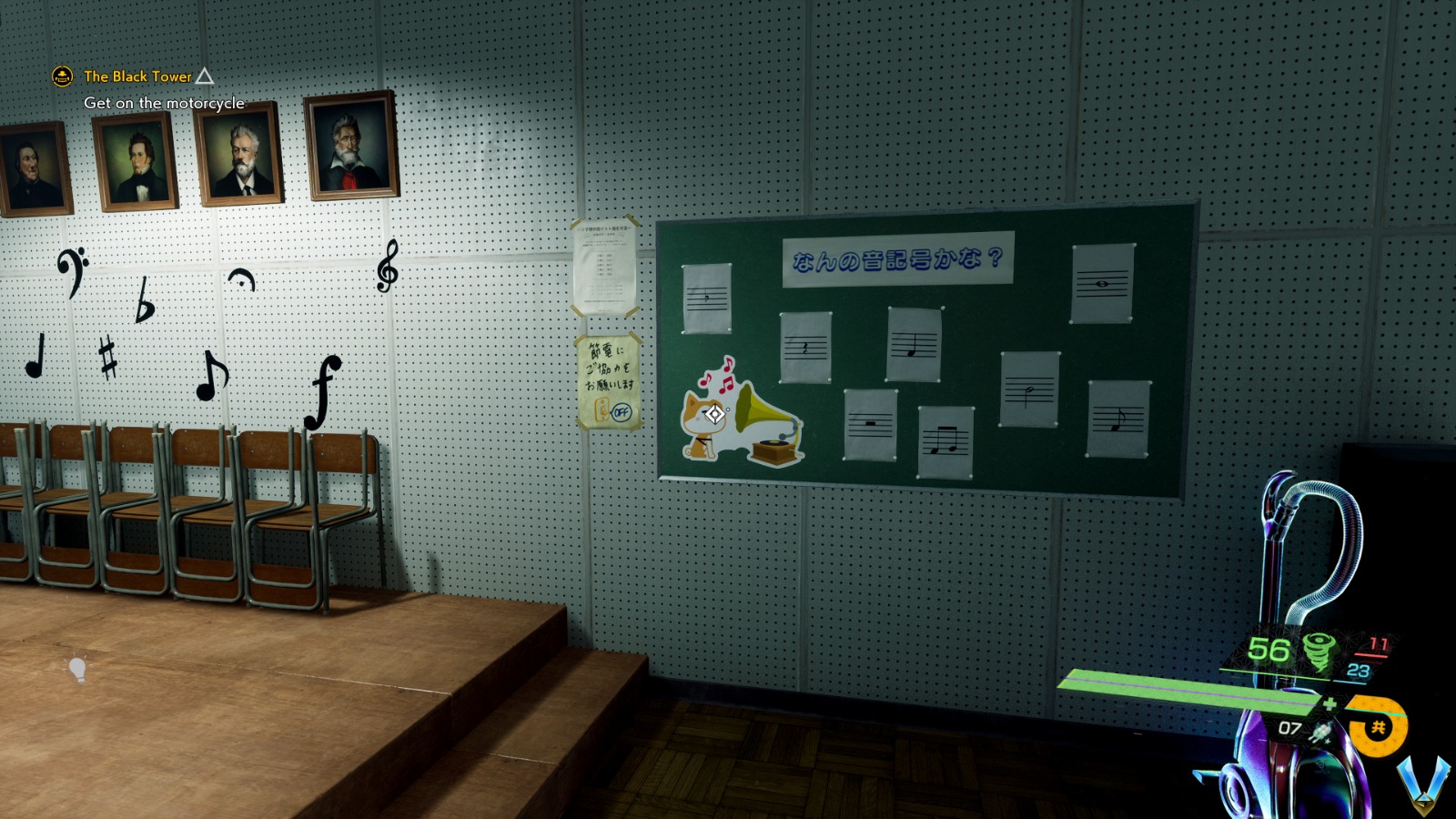Click the dango skewer item icon
Image resolution: width=1456 pixels, height=819 pixels.
click(x=1321, y=733)
